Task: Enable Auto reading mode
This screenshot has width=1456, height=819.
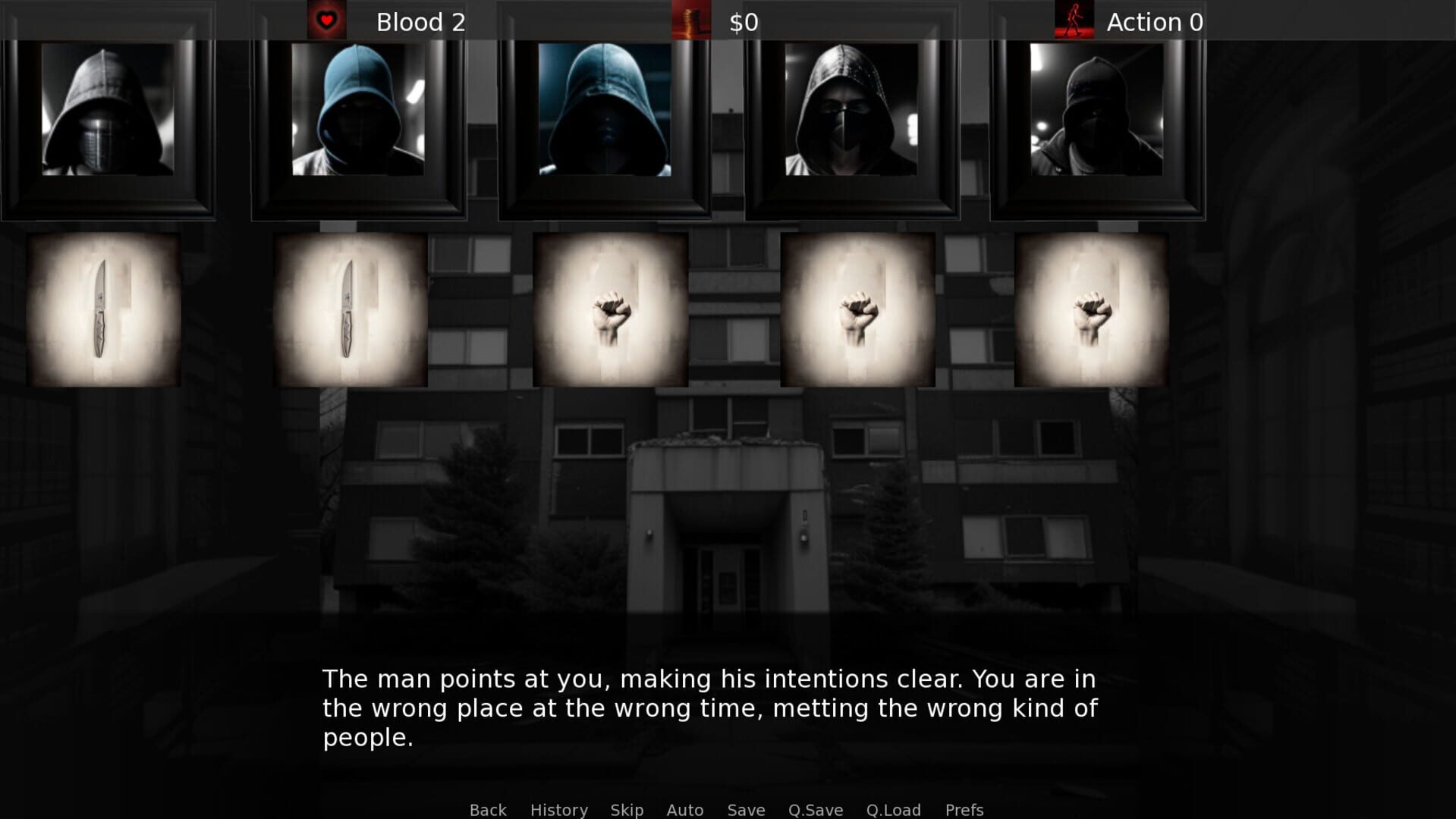Action: [684, 810]
